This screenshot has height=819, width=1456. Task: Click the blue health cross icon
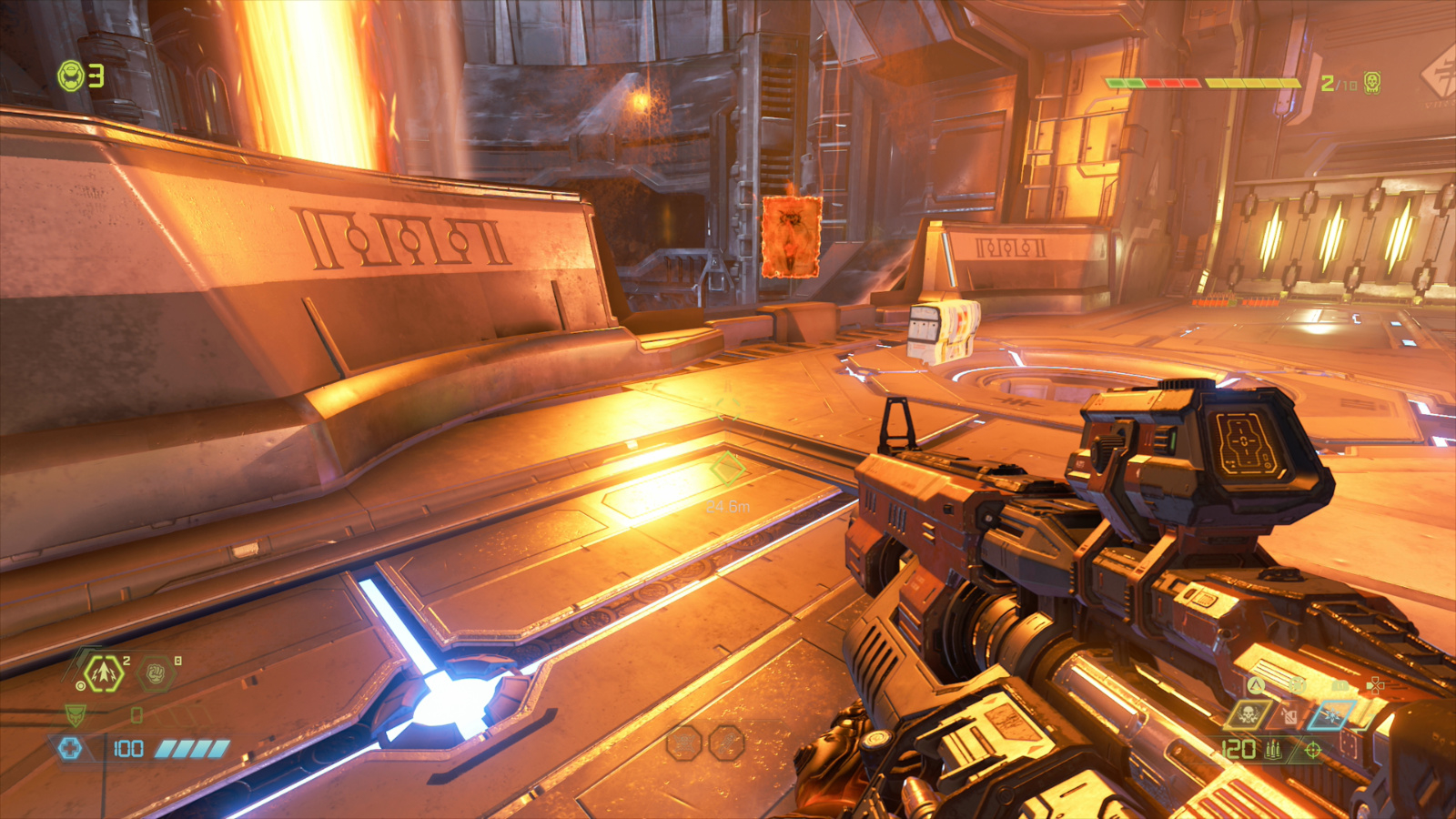pyautogui.click(x=71, y=746)
